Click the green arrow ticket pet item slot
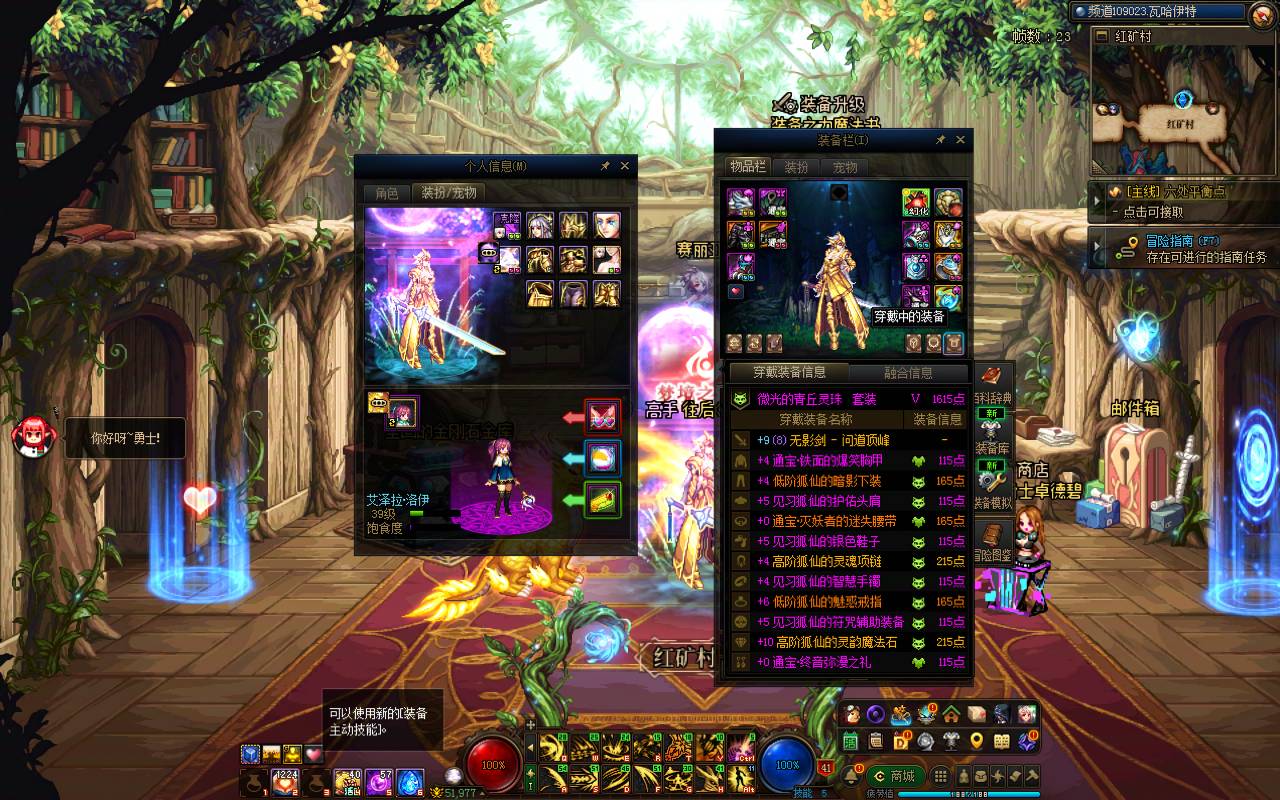This screenshot has width=1280, height=800. point(603,499)
